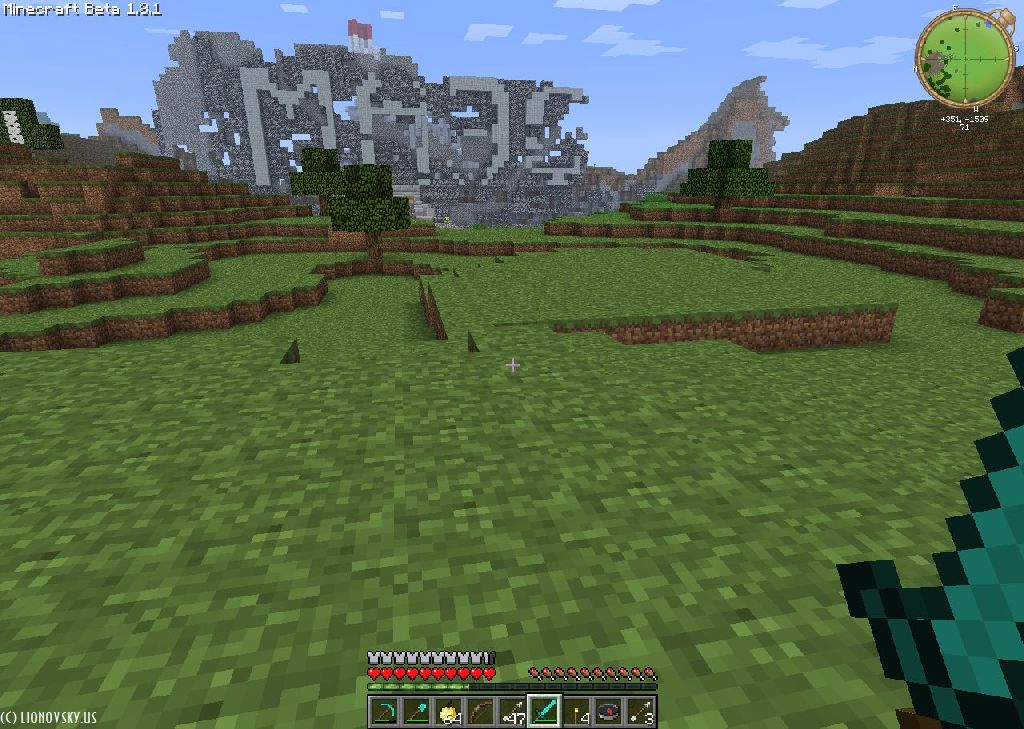Screen dimensions: 1024x729
Task: Select the diamond shovel hotbar slot
Action: point(417,712)
